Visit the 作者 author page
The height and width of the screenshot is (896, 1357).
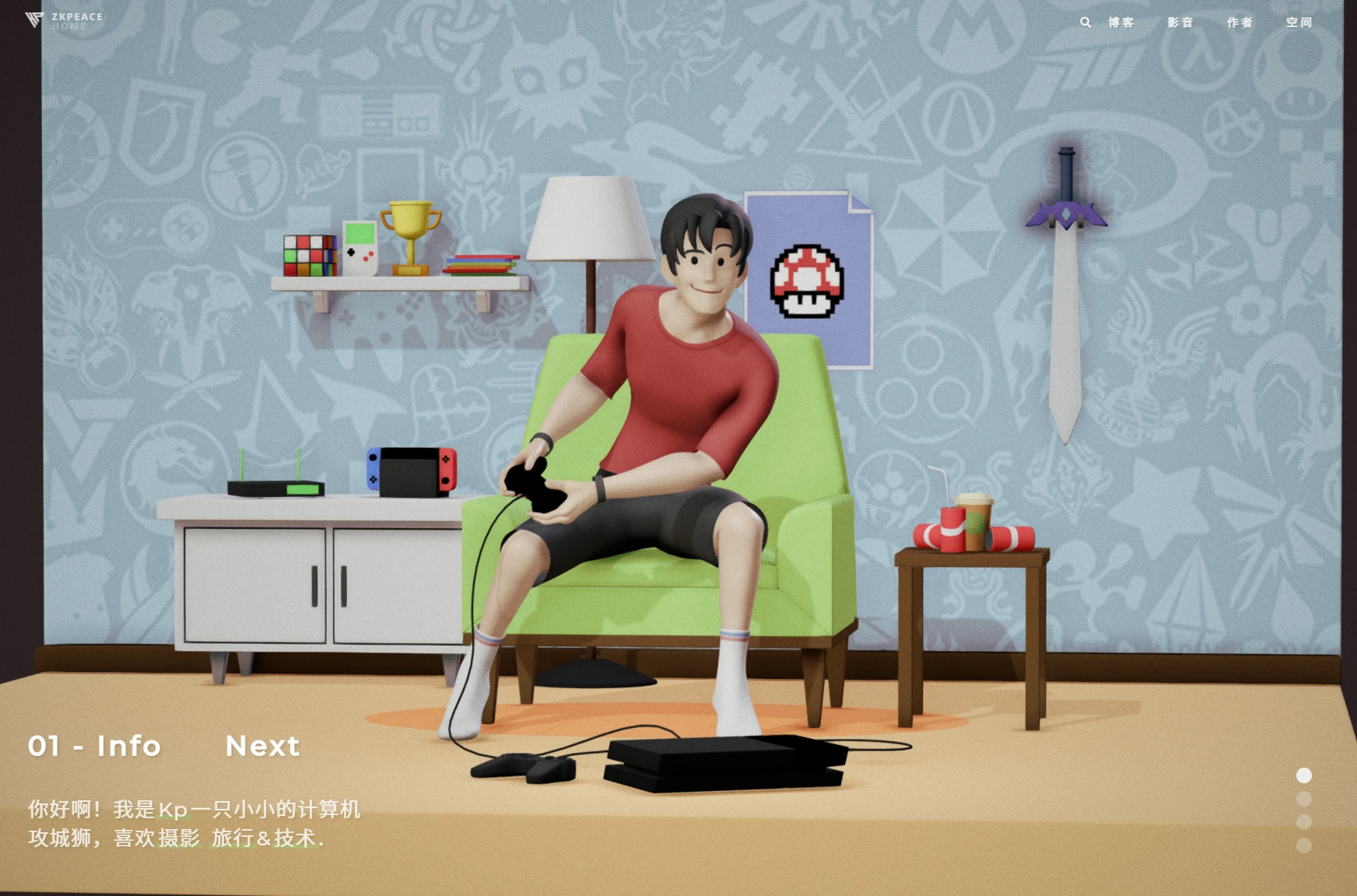click(1240, 23)
